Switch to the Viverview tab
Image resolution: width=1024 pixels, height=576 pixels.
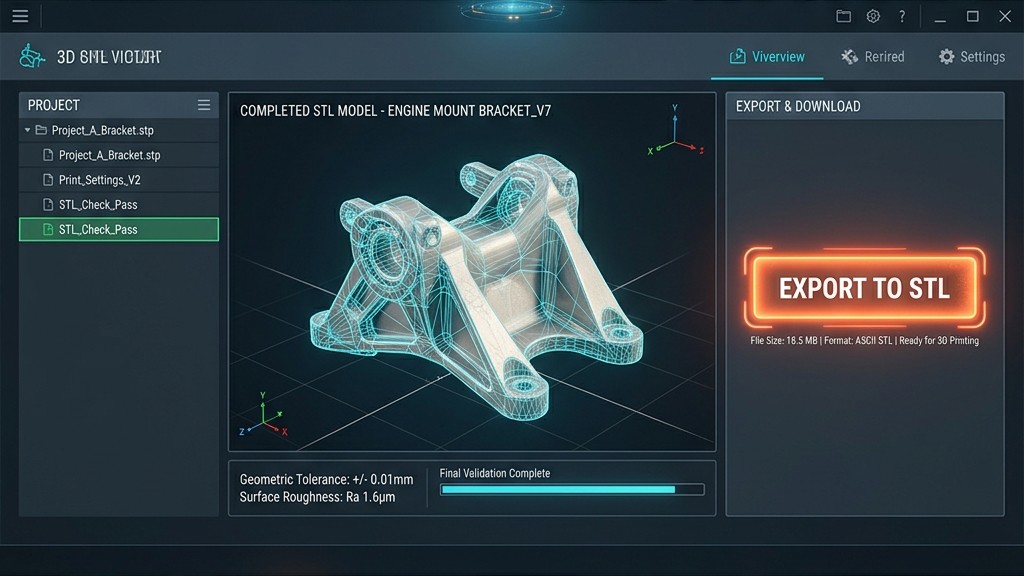pyautogui.click(x=767, y=57)
